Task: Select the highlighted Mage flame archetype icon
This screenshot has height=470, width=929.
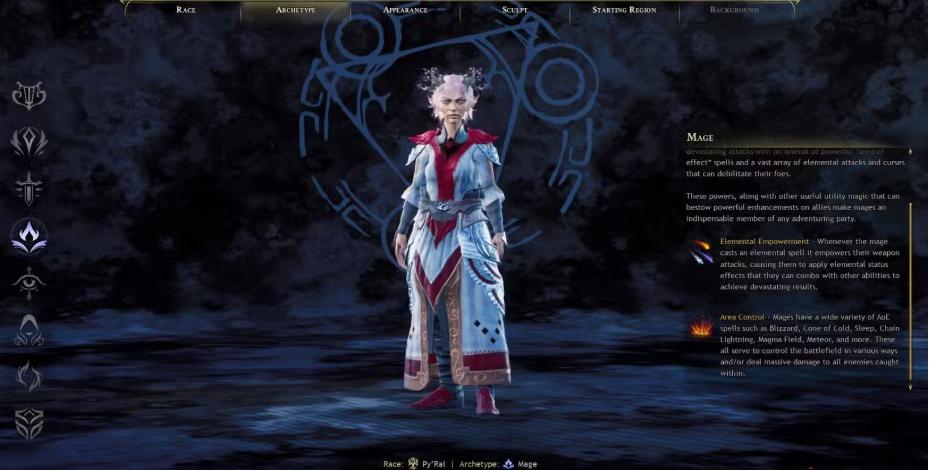Action: tap(28, 236)
